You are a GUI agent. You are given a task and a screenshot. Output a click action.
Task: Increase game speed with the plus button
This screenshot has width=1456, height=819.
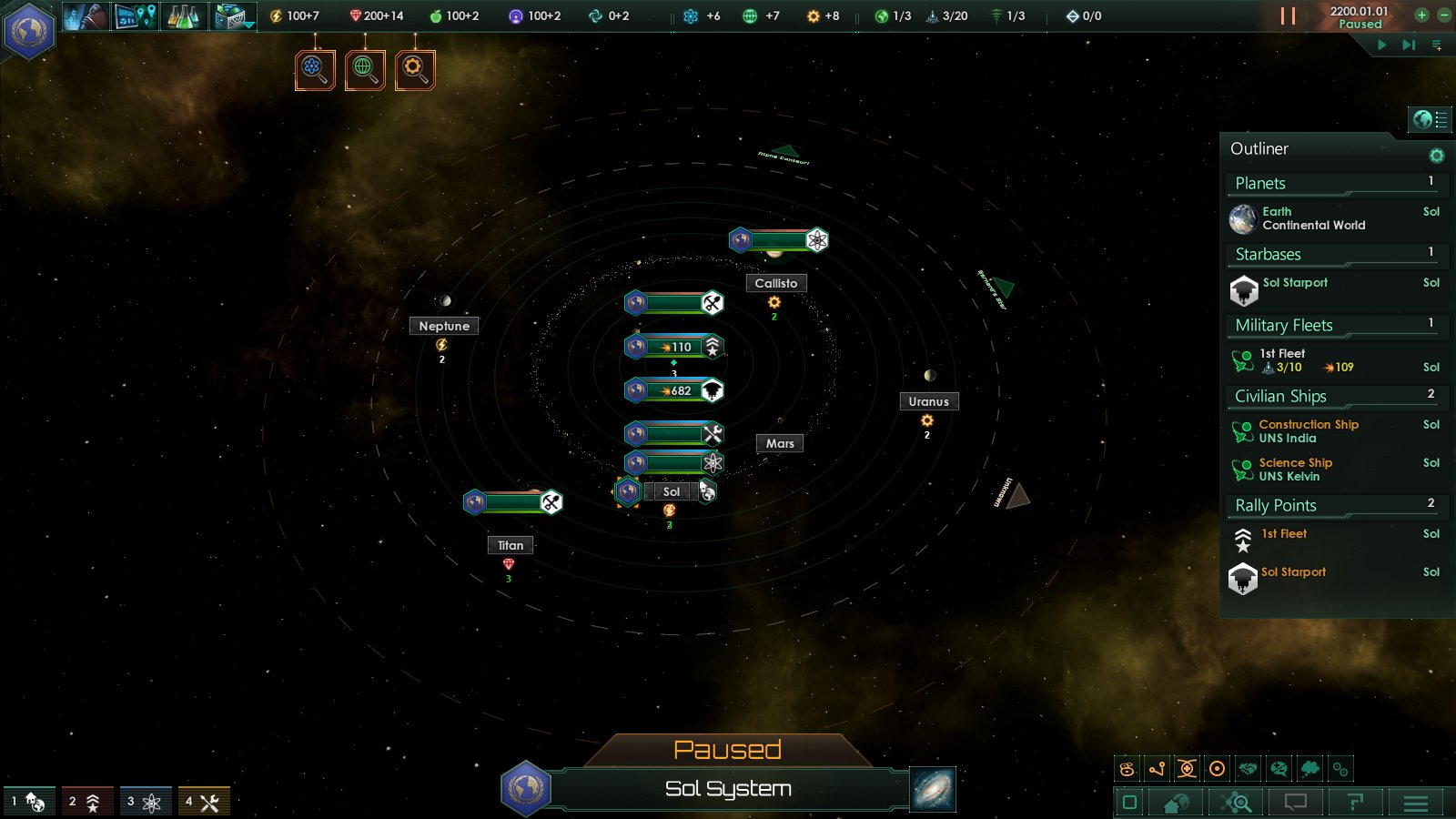point(1421,15)
